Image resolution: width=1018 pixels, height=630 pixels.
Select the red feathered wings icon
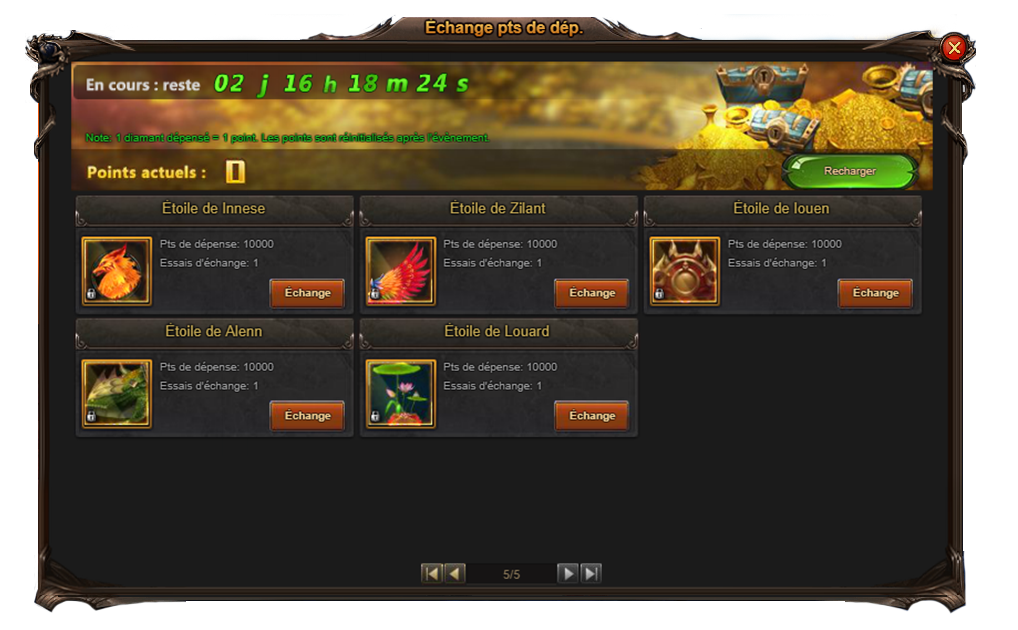[401, 271]
